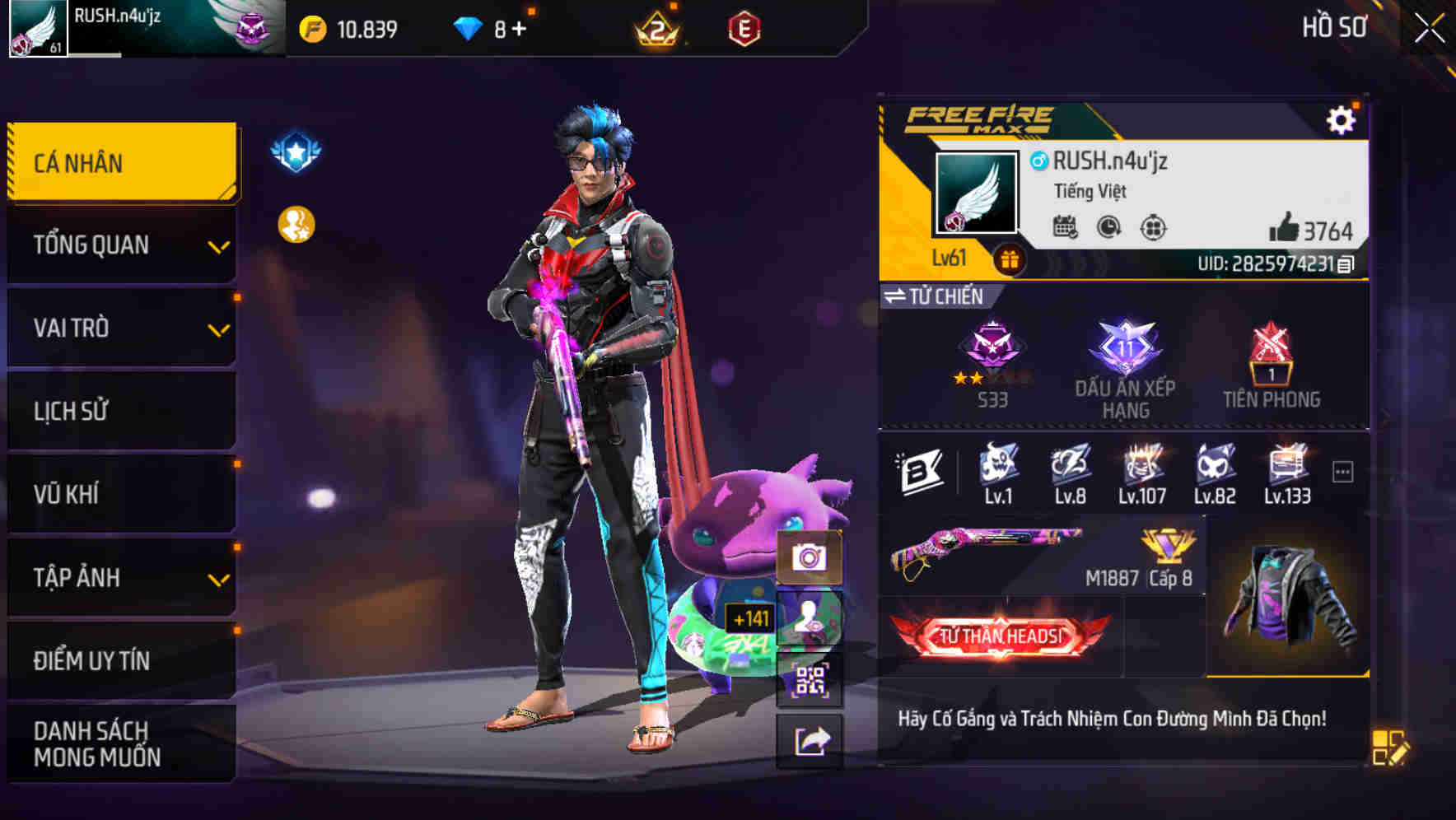This screenshot has height=820, width=1456.
Task: Select the Lv.133 TV badge icon
Action: (x=1287, y=469)
